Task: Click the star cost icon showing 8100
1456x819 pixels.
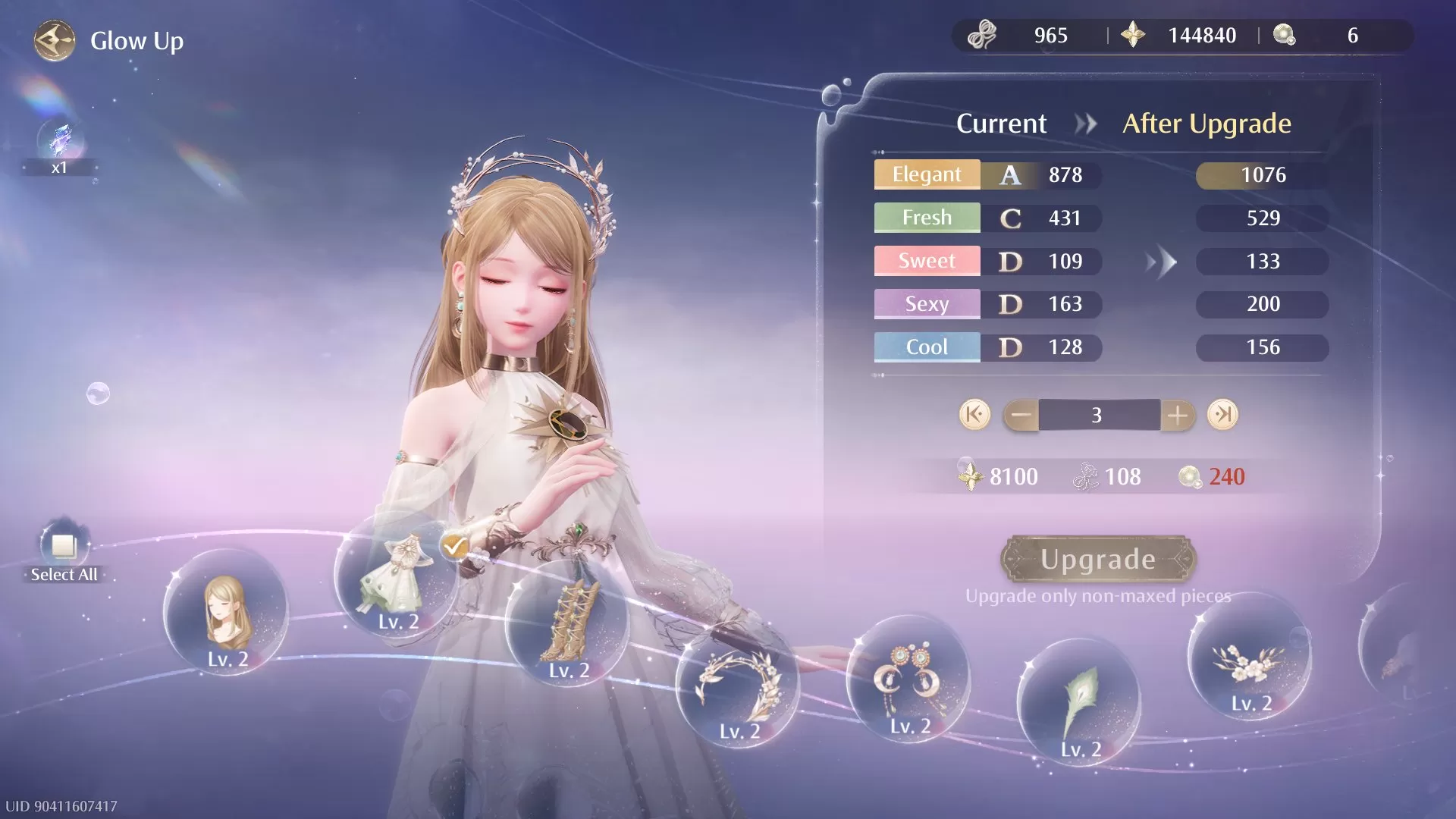Action: 973,476
